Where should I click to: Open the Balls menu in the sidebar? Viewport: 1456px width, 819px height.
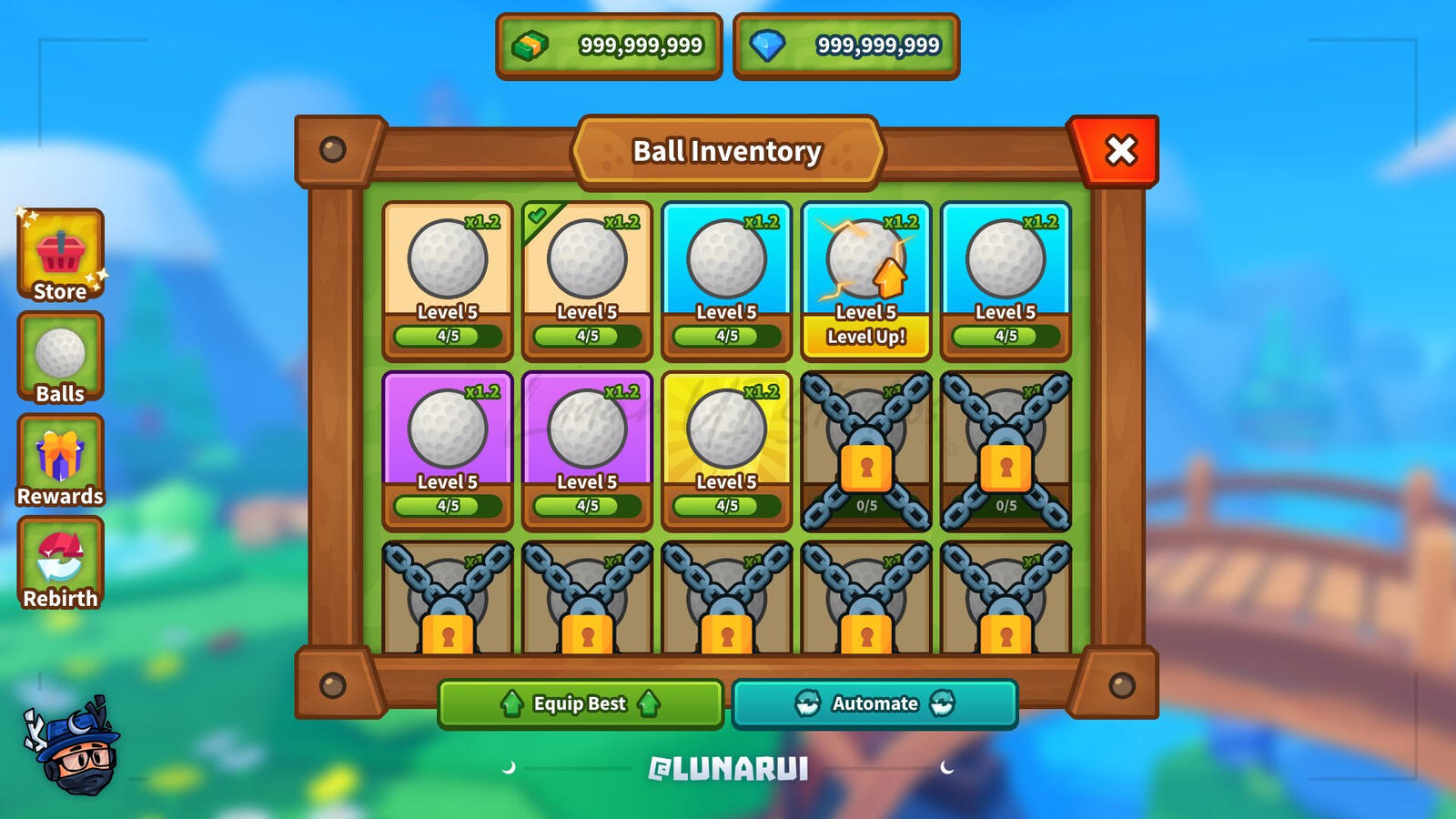click(x=60, y=358)
